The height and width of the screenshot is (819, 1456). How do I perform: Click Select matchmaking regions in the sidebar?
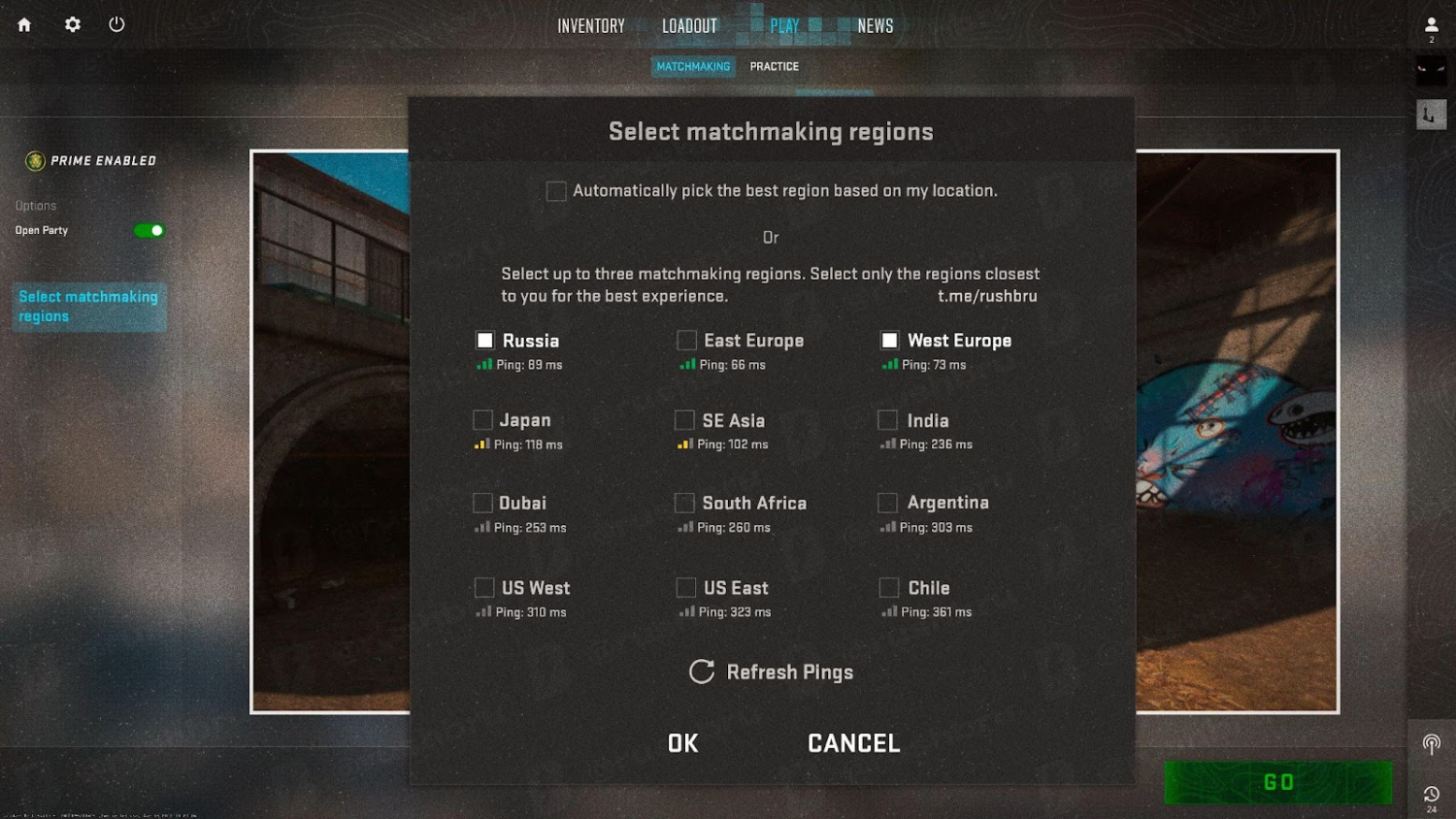click(x=88, y=306)
